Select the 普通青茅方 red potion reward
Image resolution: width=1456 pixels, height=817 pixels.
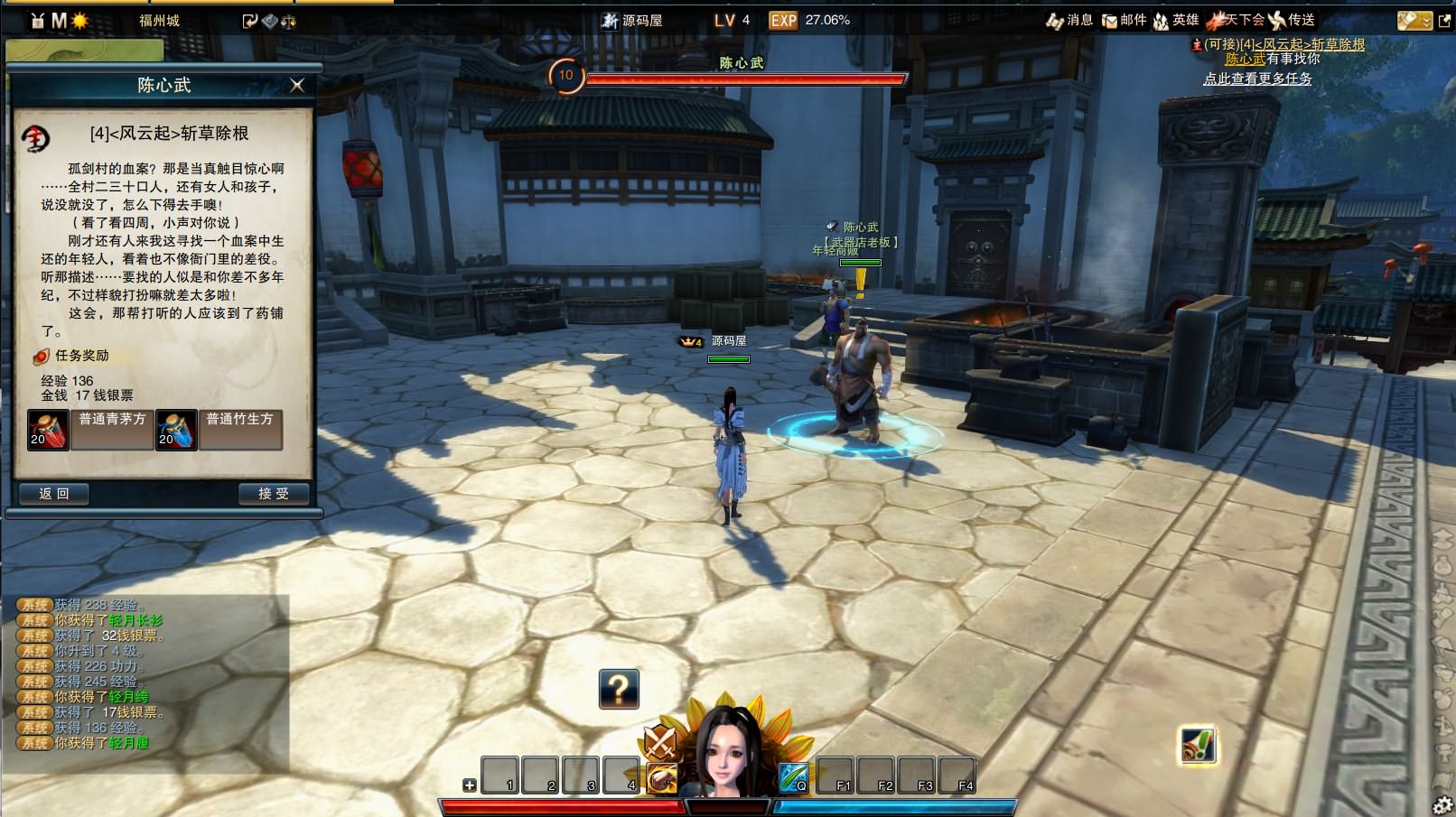click(x=48, y=430)
